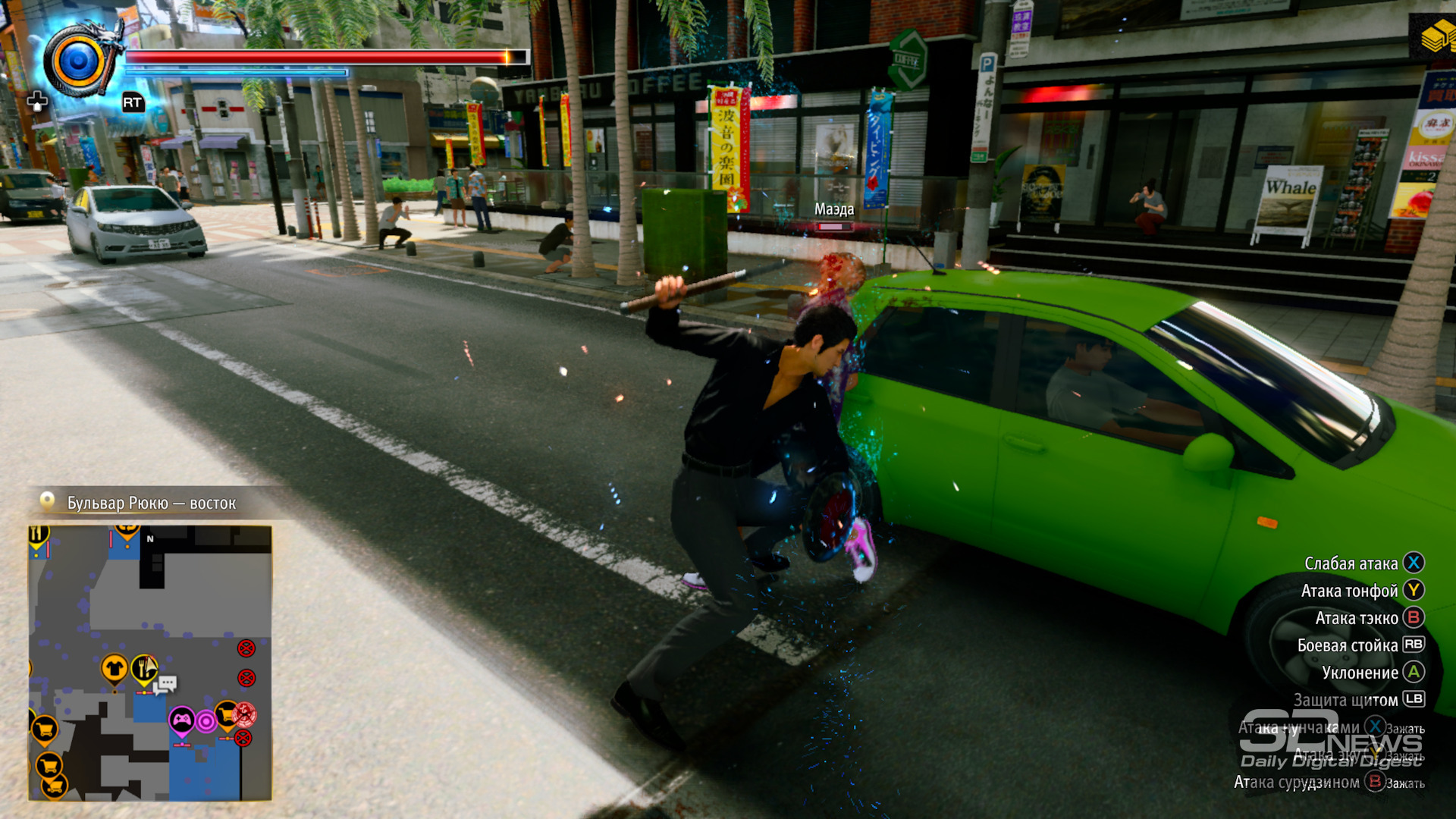Click the speech bubble marker on minimap
The image size is (1456, 819).
pyautogui.click(x=167, y=684)
